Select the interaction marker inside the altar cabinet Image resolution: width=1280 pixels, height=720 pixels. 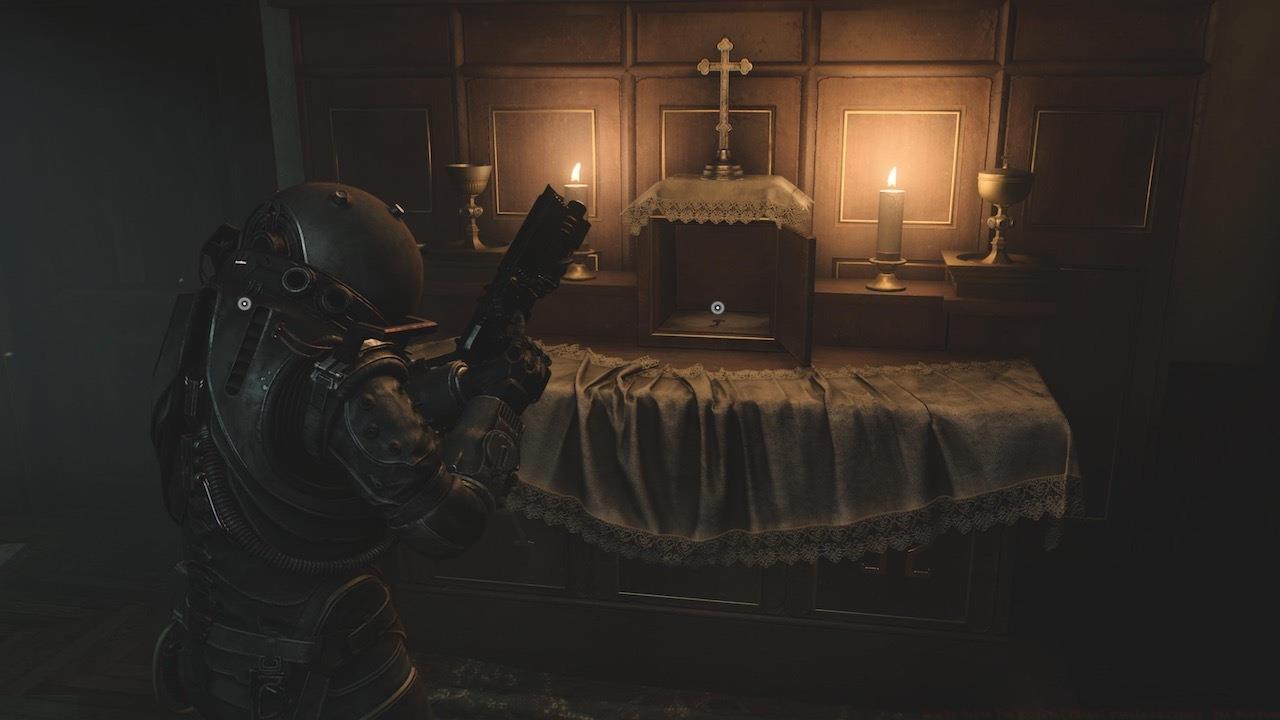click(x=716, y=307)
